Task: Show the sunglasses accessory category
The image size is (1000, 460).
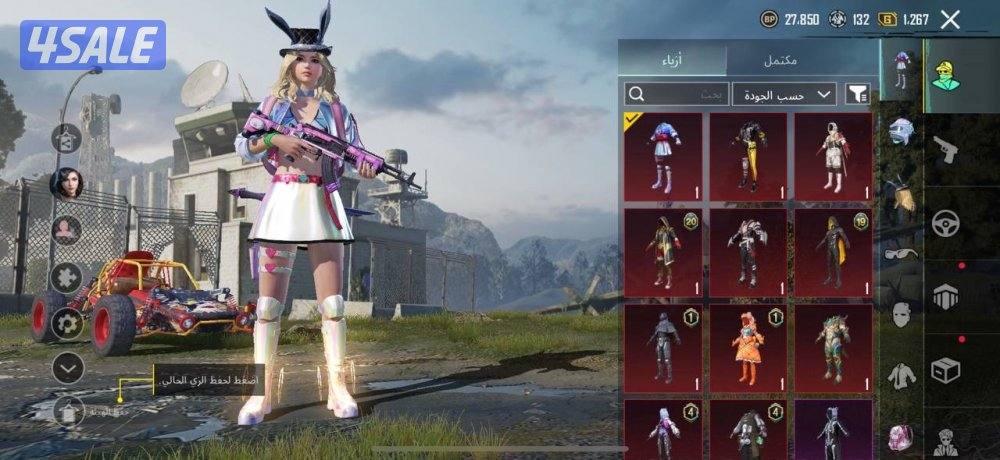Action: (901, 254)
